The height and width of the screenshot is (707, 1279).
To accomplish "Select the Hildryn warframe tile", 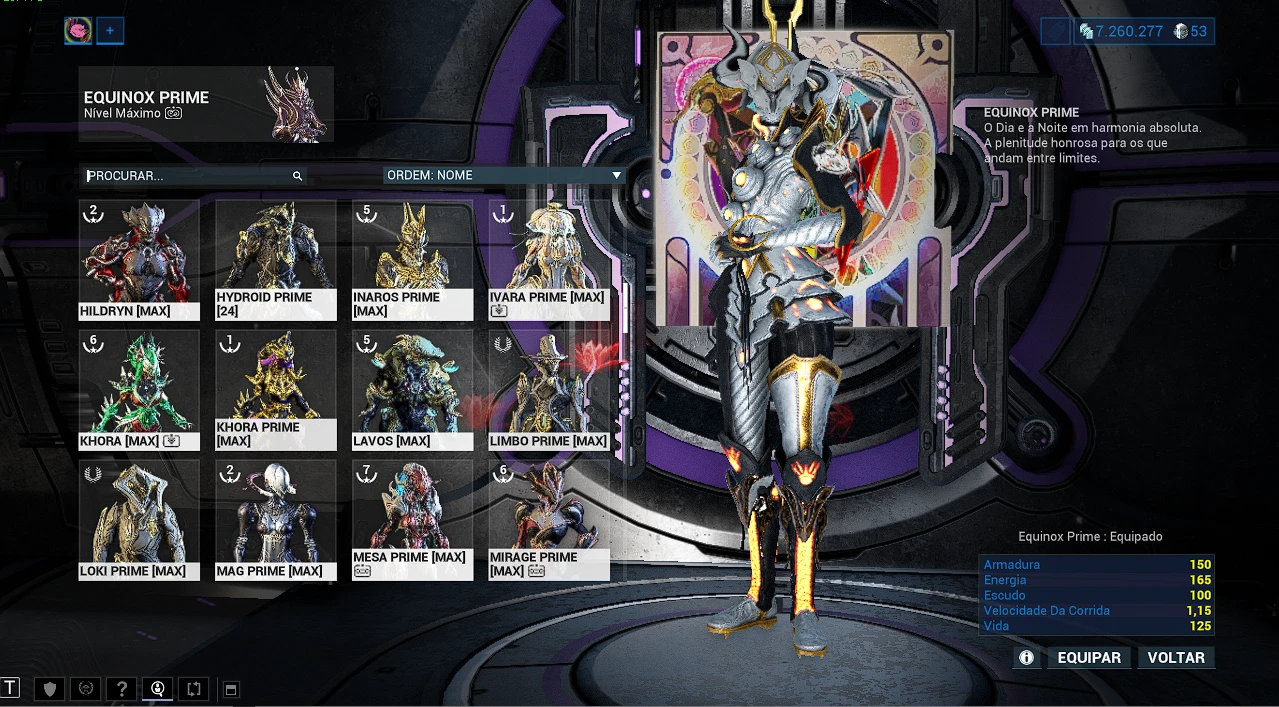I will tap(139, 260).
